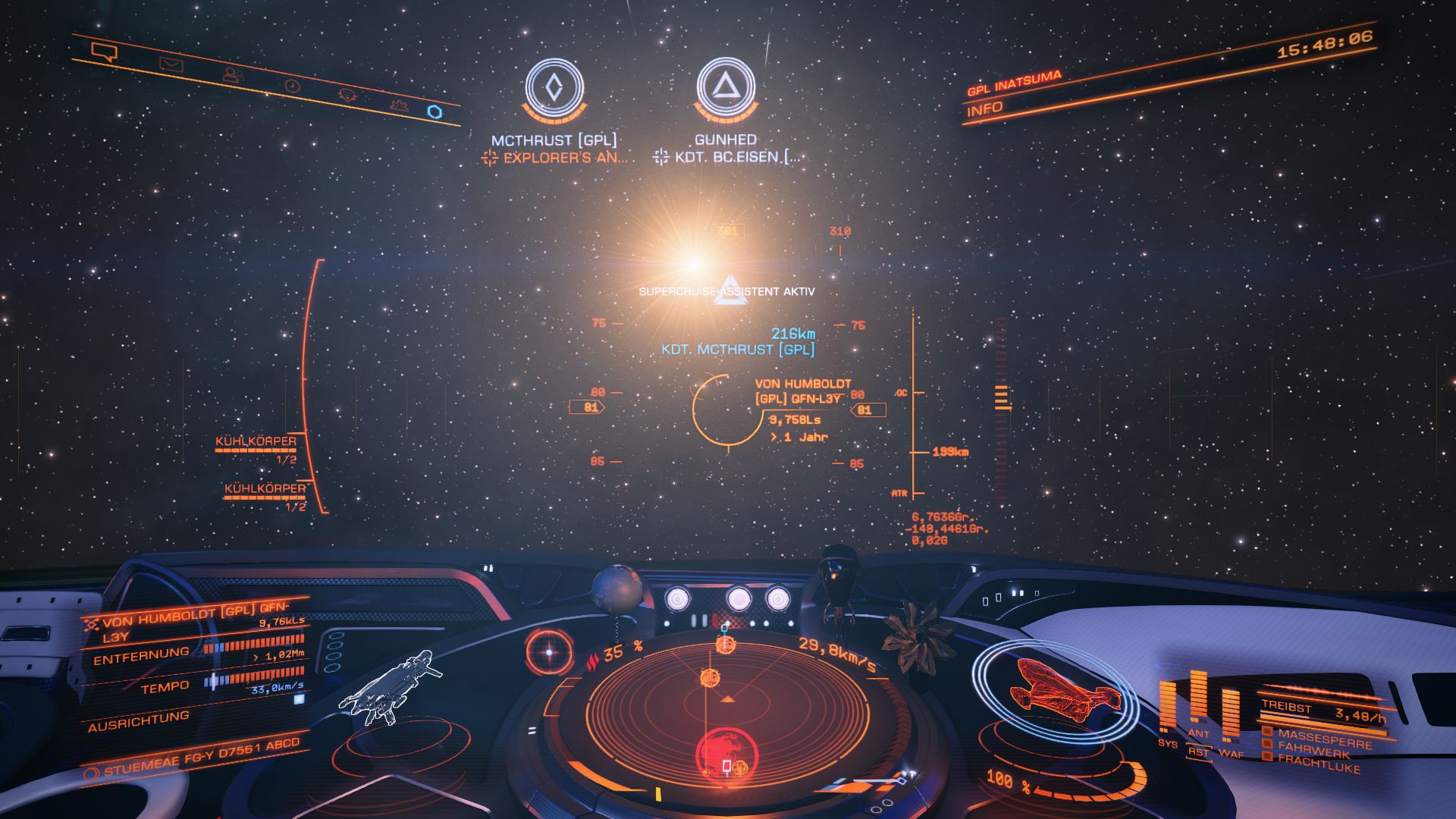Open the chat speech-bubble tab

pos(104,52)
